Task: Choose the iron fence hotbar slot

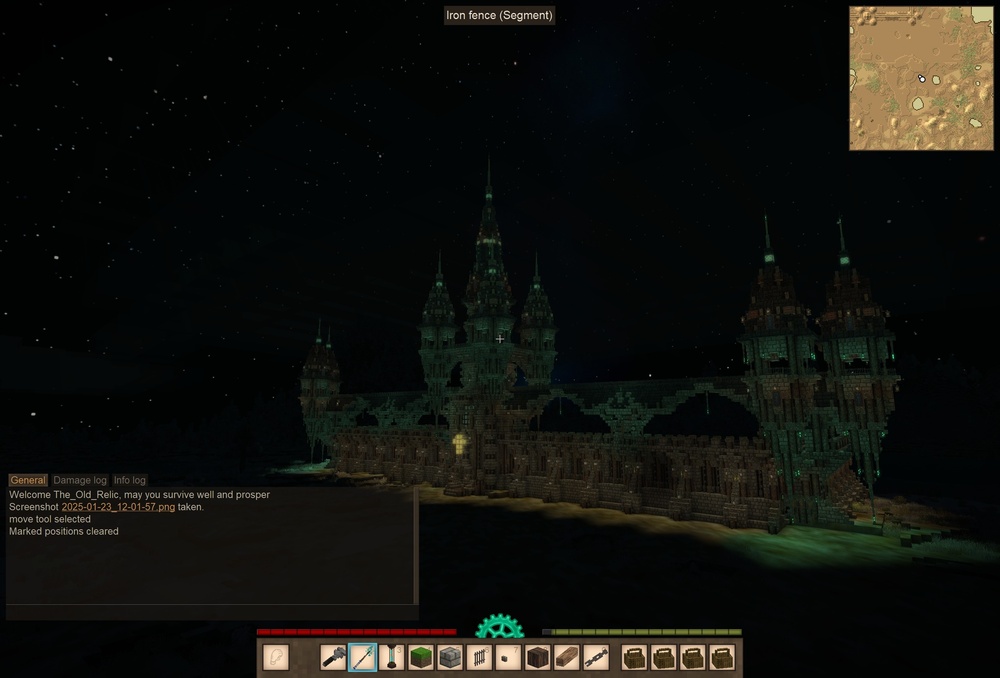Action: click(x=480, y=657)
